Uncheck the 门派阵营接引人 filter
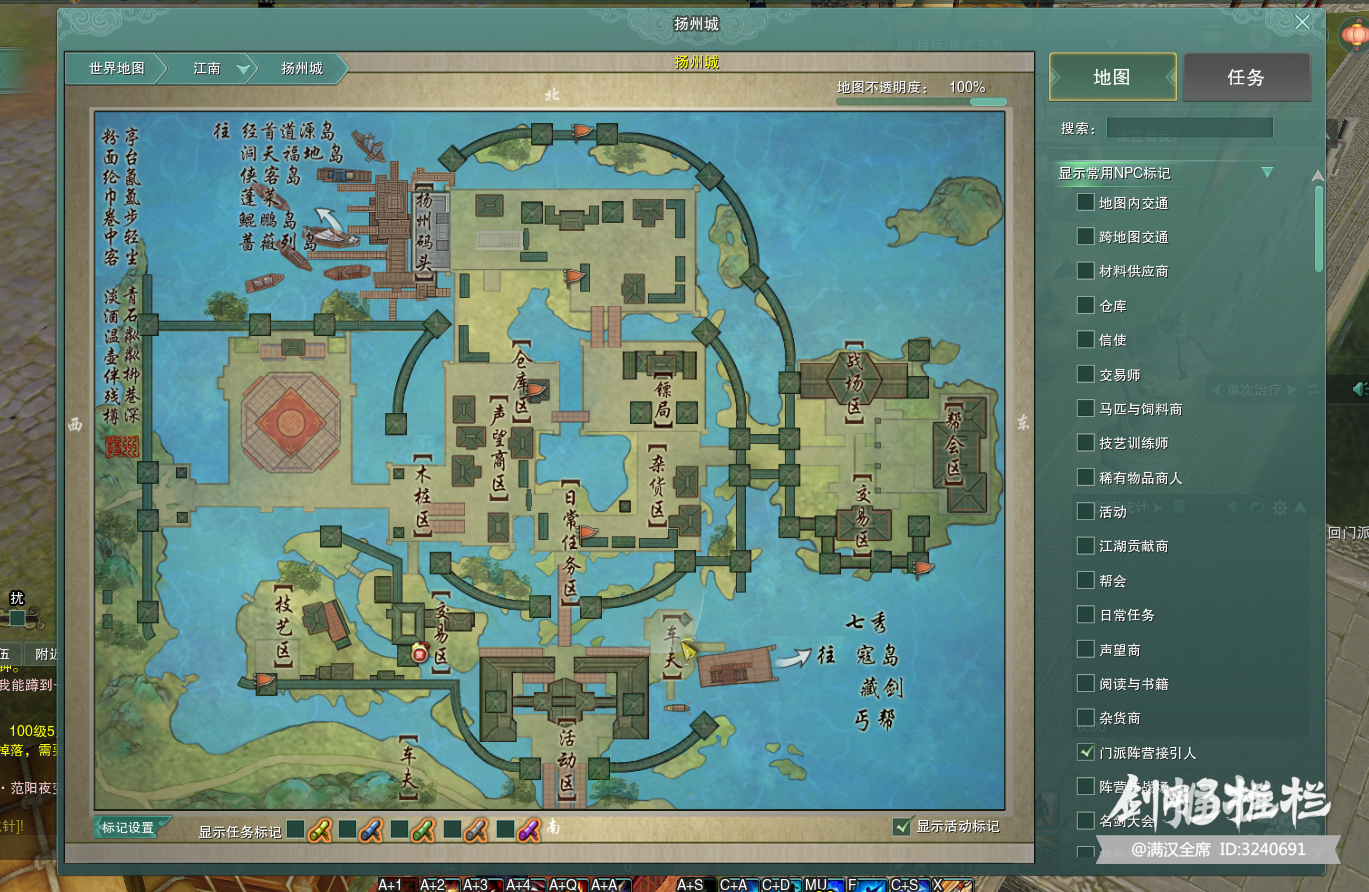This screenshot has width=1369, height=892. click(x=1085, y=752)
